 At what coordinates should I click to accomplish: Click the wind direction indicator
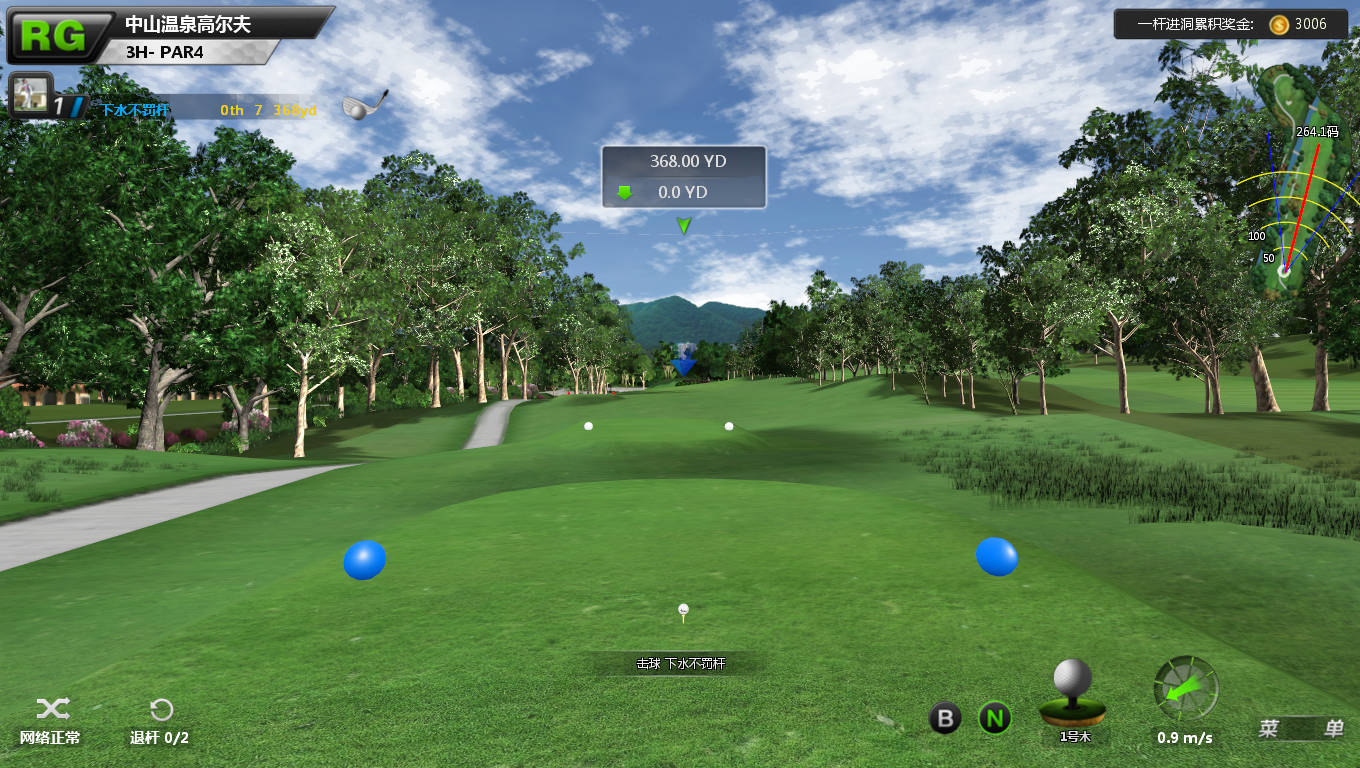(1186, 689)
